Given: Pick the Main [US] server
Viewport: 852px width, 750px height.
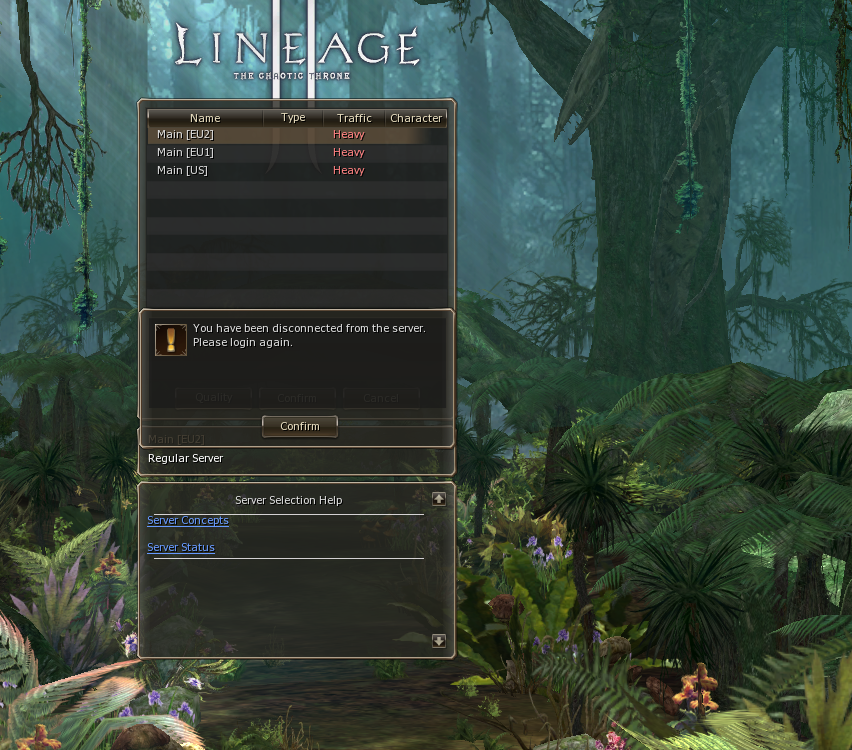Looking at the screenshot, I should coord(183,171).
